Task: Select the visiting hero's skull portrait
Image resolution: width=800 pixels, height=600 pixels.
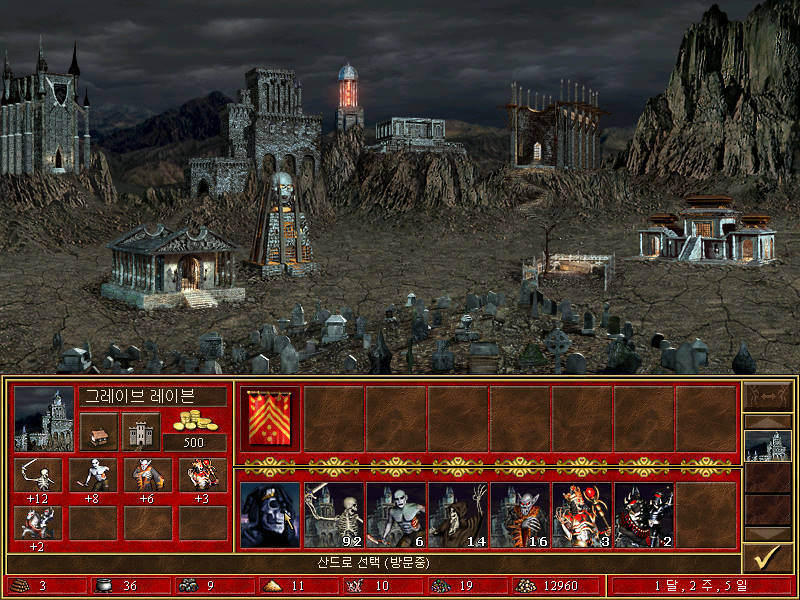Action: 271,515
